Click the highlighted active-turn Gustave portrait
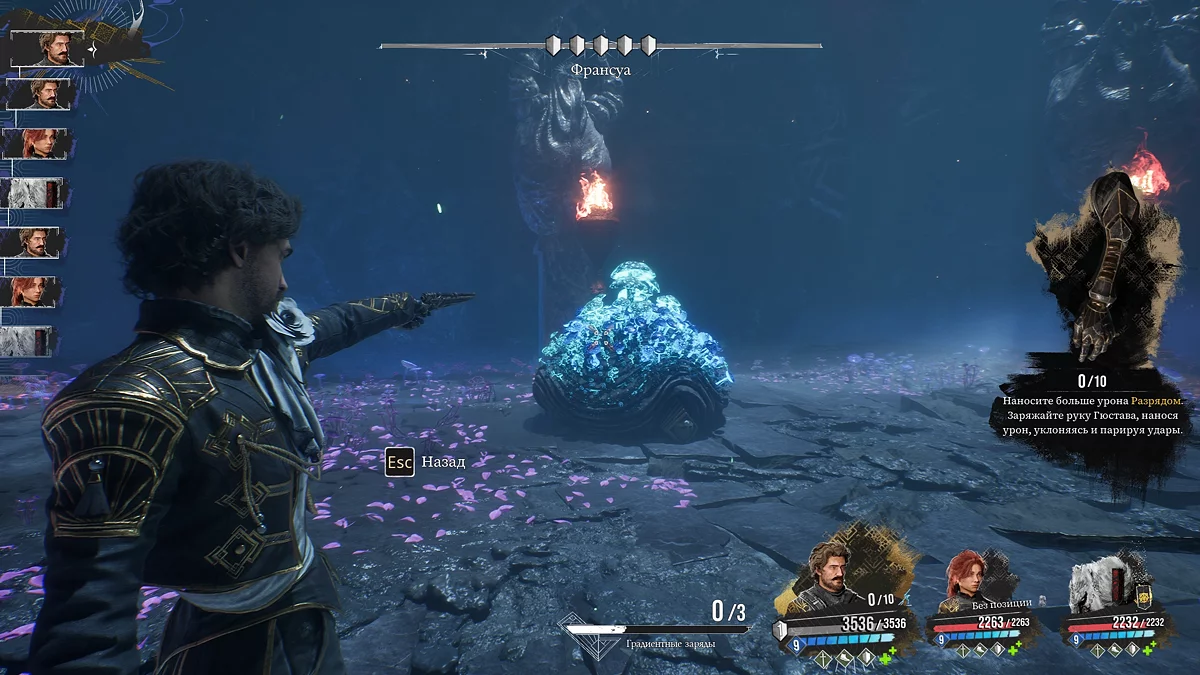 tap(50, 48)
